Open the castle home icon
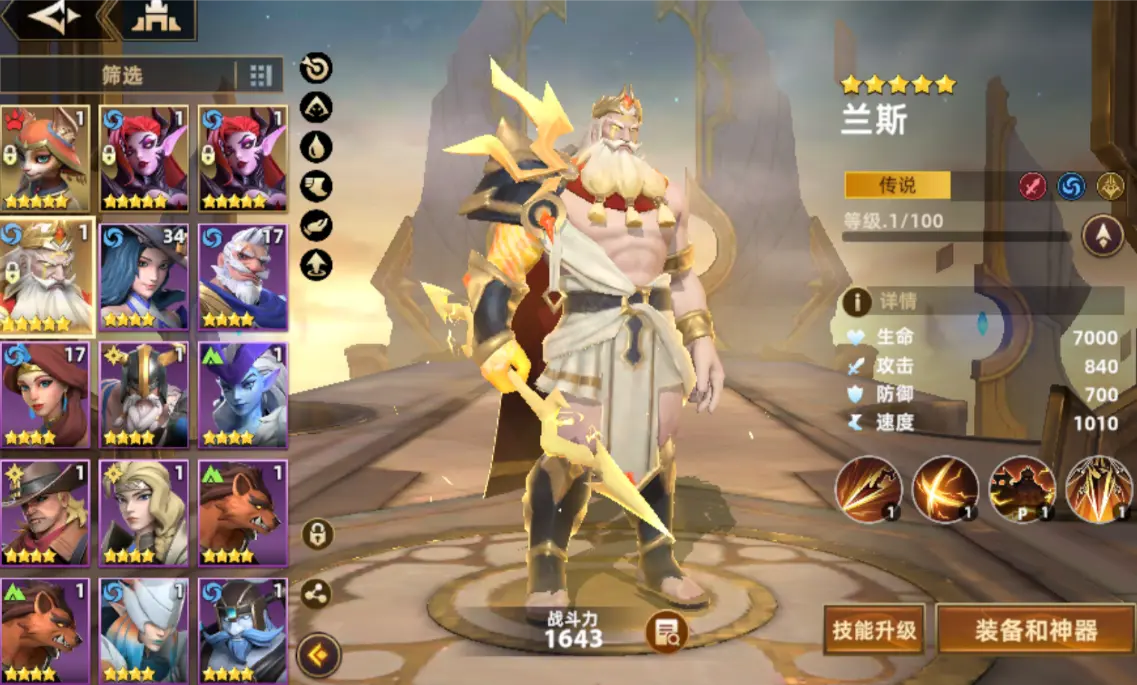 coord(156,18)
